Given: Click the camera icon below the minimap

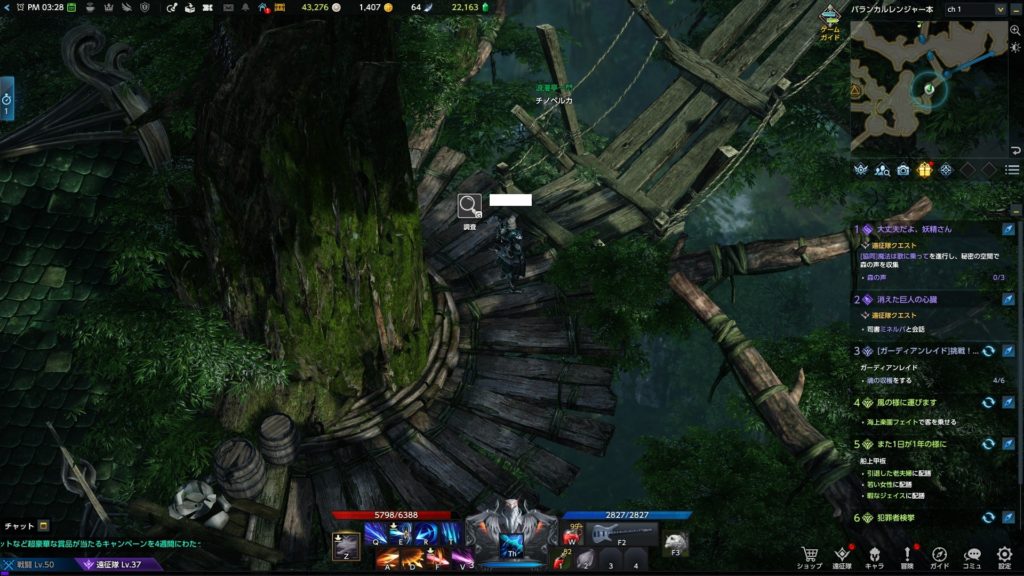Looking at the screenshot, I should click(x=903, y=170).
